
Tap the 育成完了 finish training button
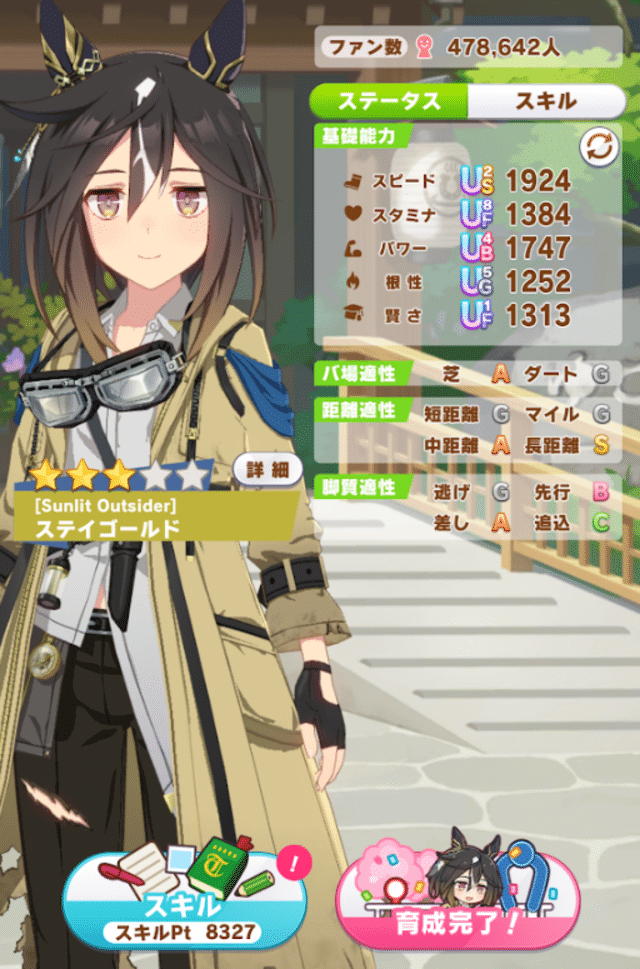click(457, 903)
